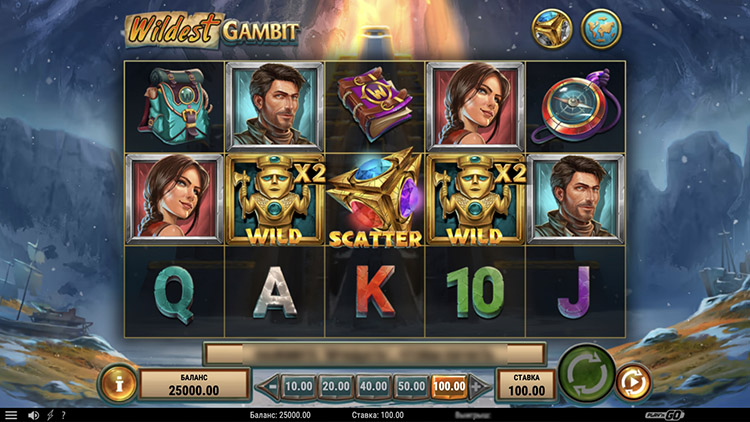Toggle the lightning bolt quick spin
Screen dimensions: 750x422
pos(49,415)
